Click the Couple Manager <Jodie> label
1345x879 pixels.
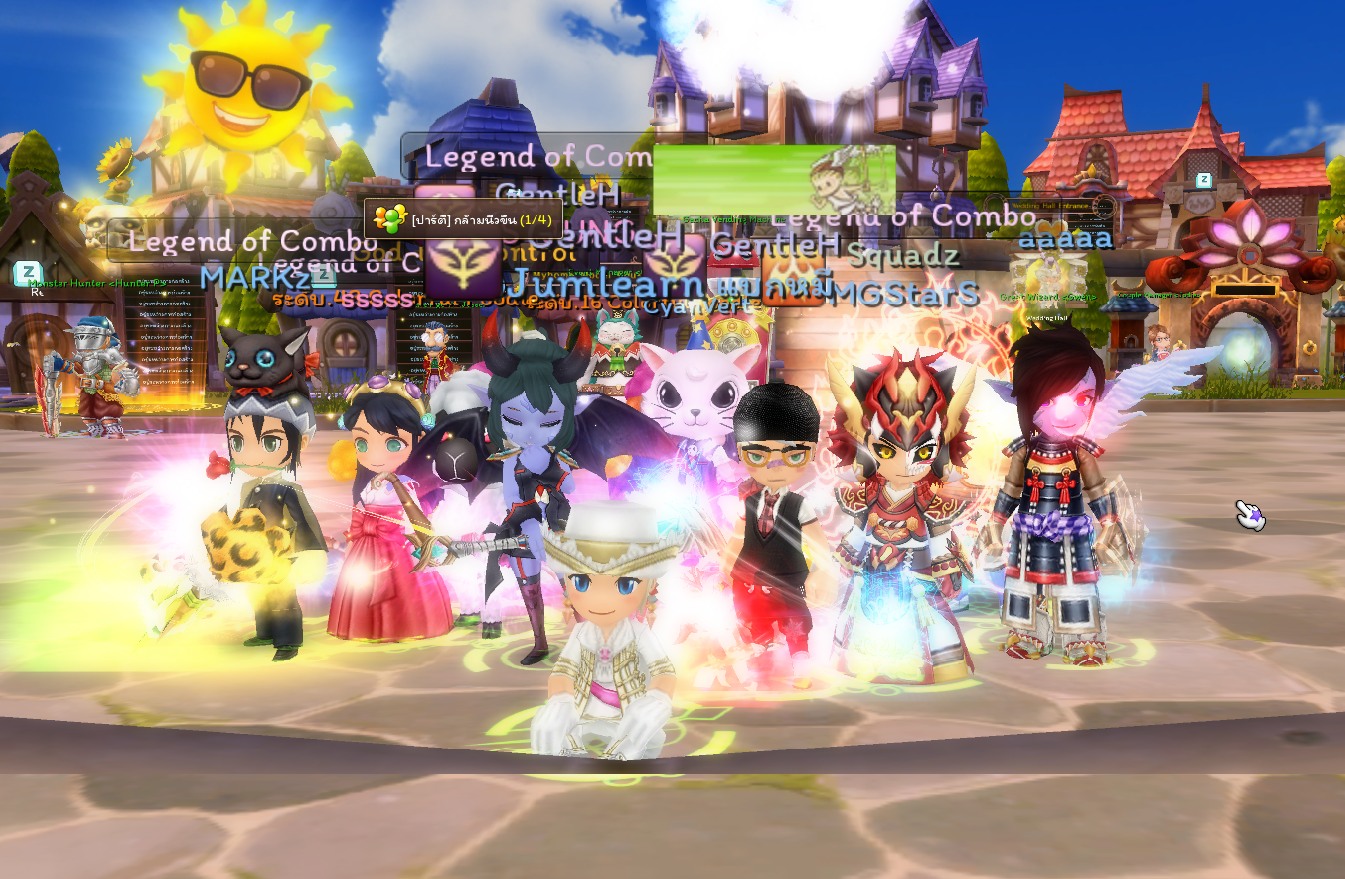pyautogui.click(x=1157, y=296)
